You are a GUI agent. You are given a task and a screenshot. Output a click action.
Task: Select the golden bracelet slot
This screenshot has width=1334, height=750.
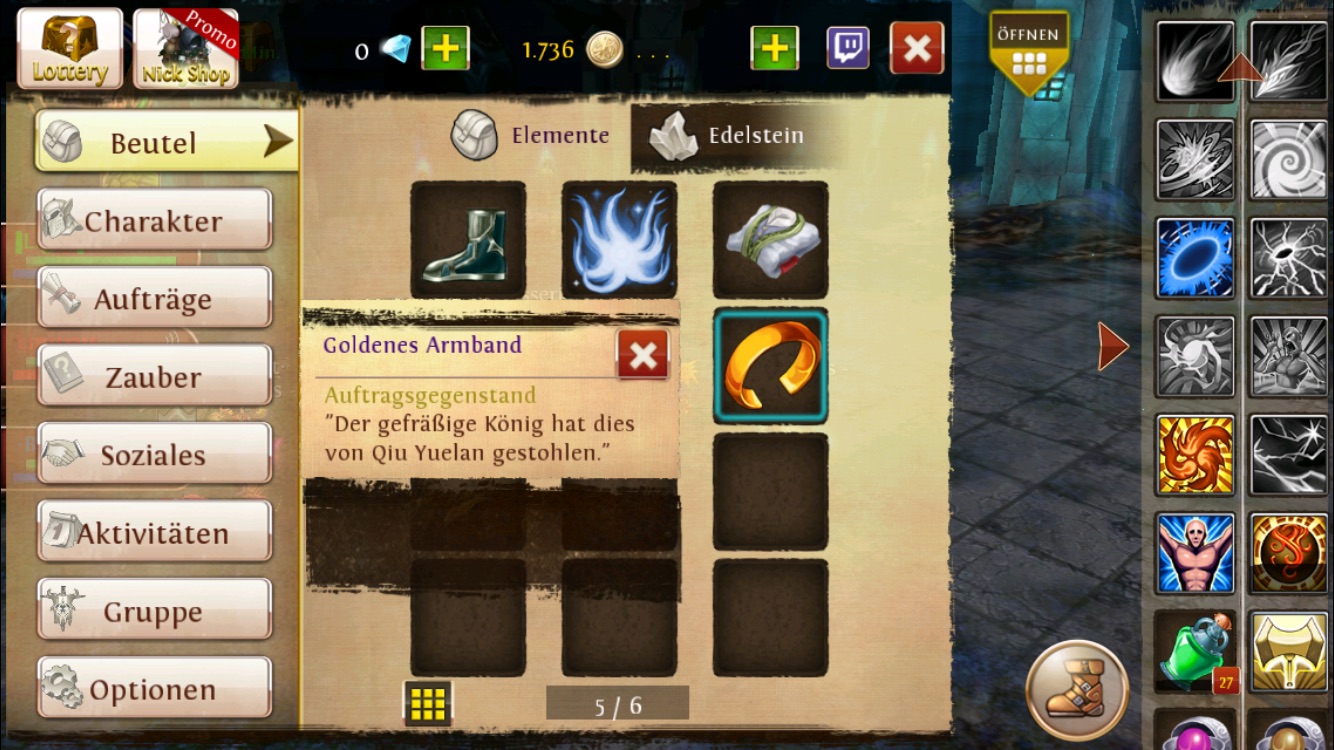coord(770,365)
